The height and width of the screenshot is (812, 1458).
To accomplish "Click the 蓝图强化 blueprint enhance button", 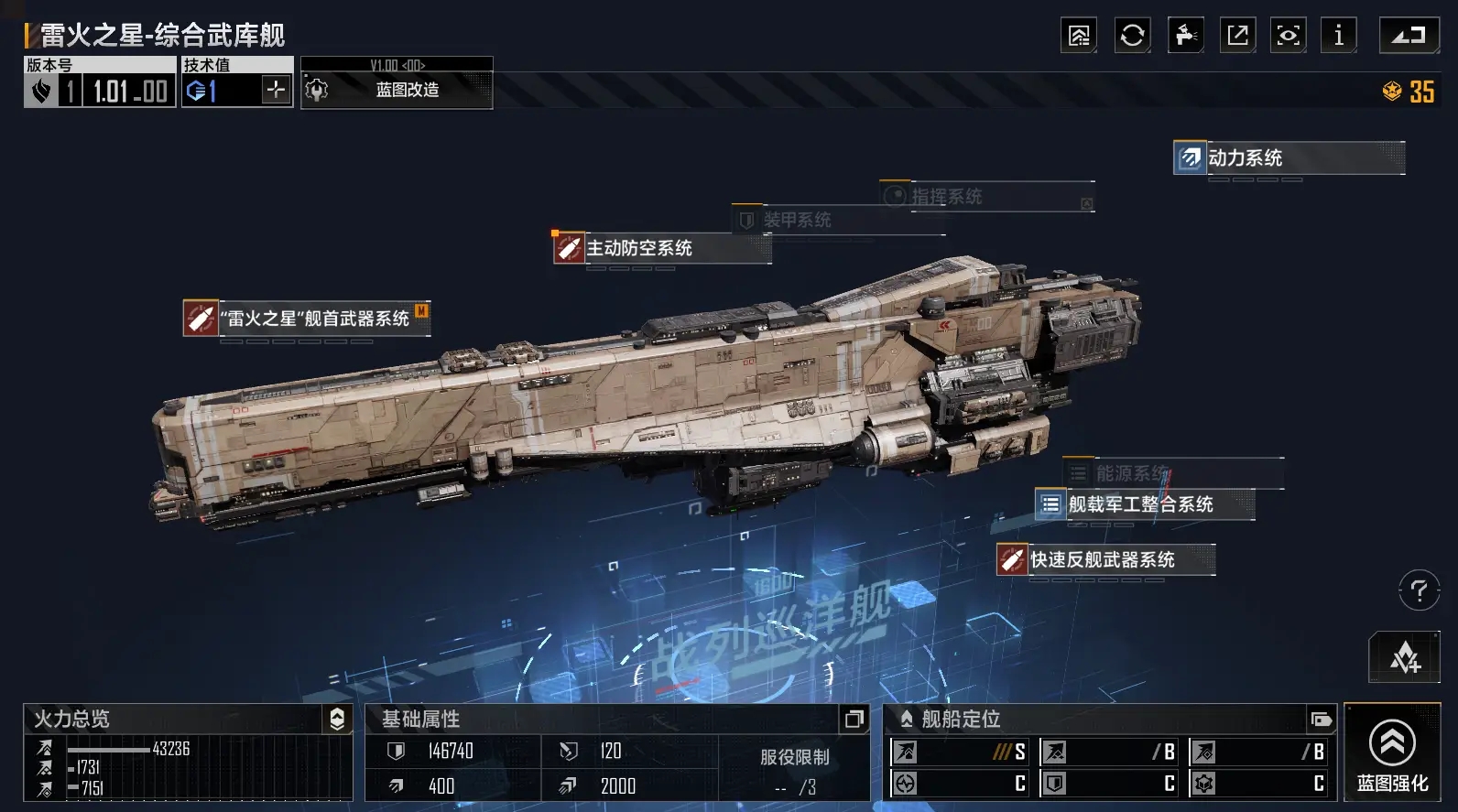I will (1392, 753).
